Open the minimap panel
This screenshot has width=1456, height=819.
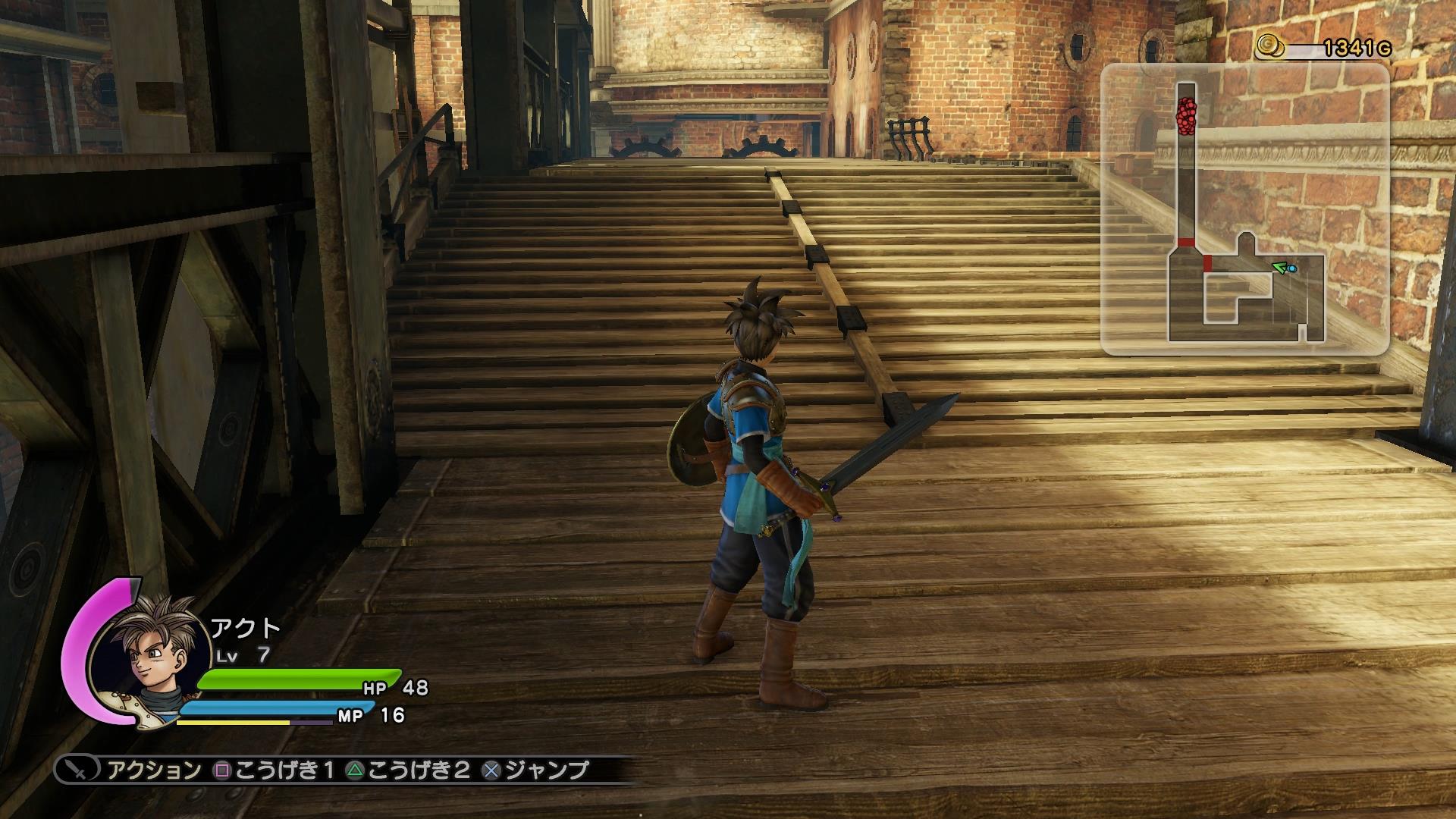(x=1244, y=209)
